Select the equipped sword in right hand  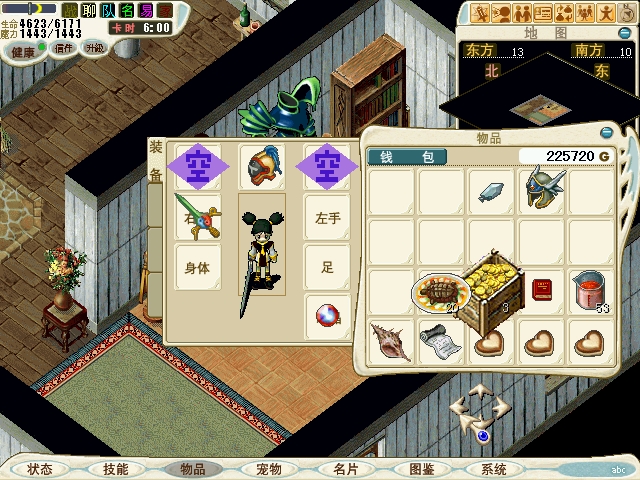(196, 216)
